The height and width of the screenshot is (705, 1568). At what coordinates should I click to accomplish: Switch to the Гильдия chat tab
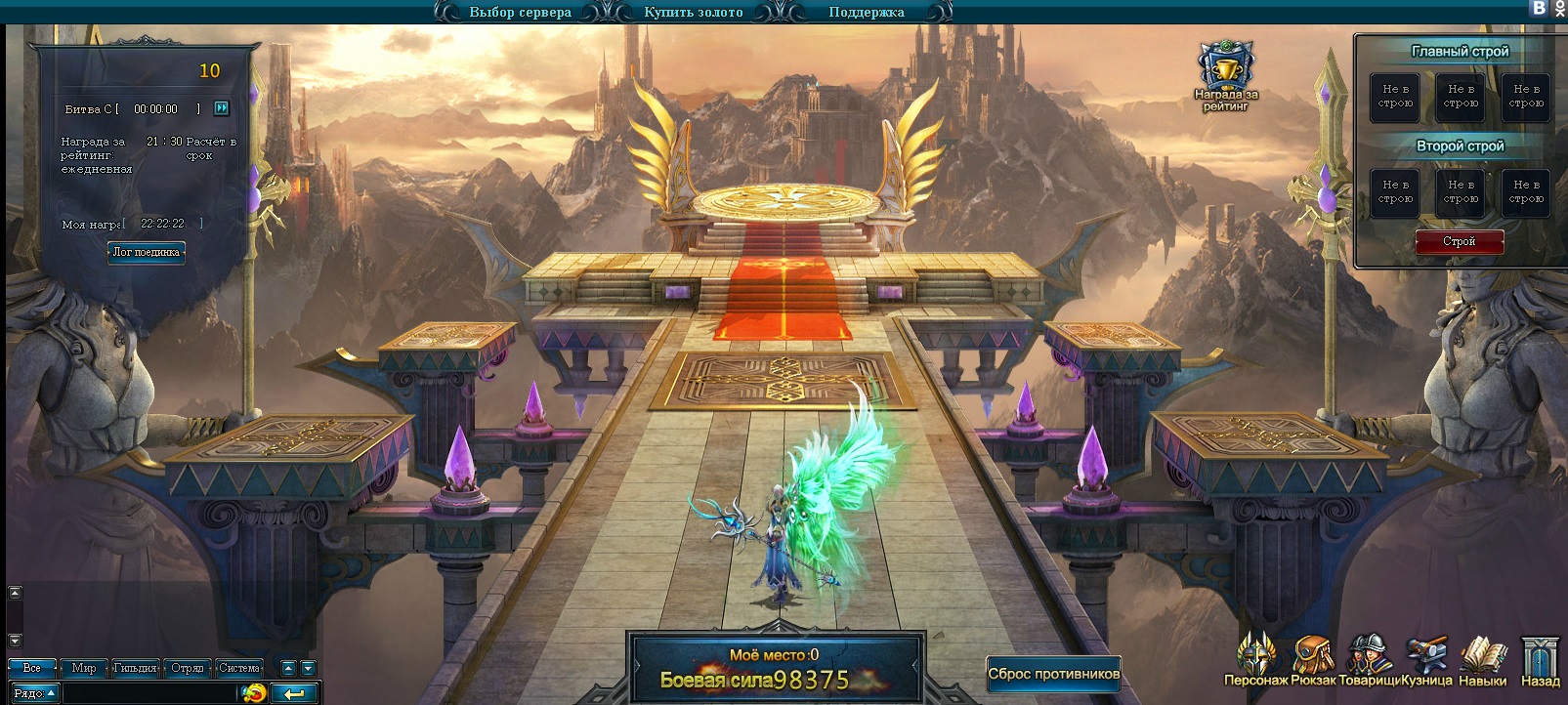click(x=135, y=668)
